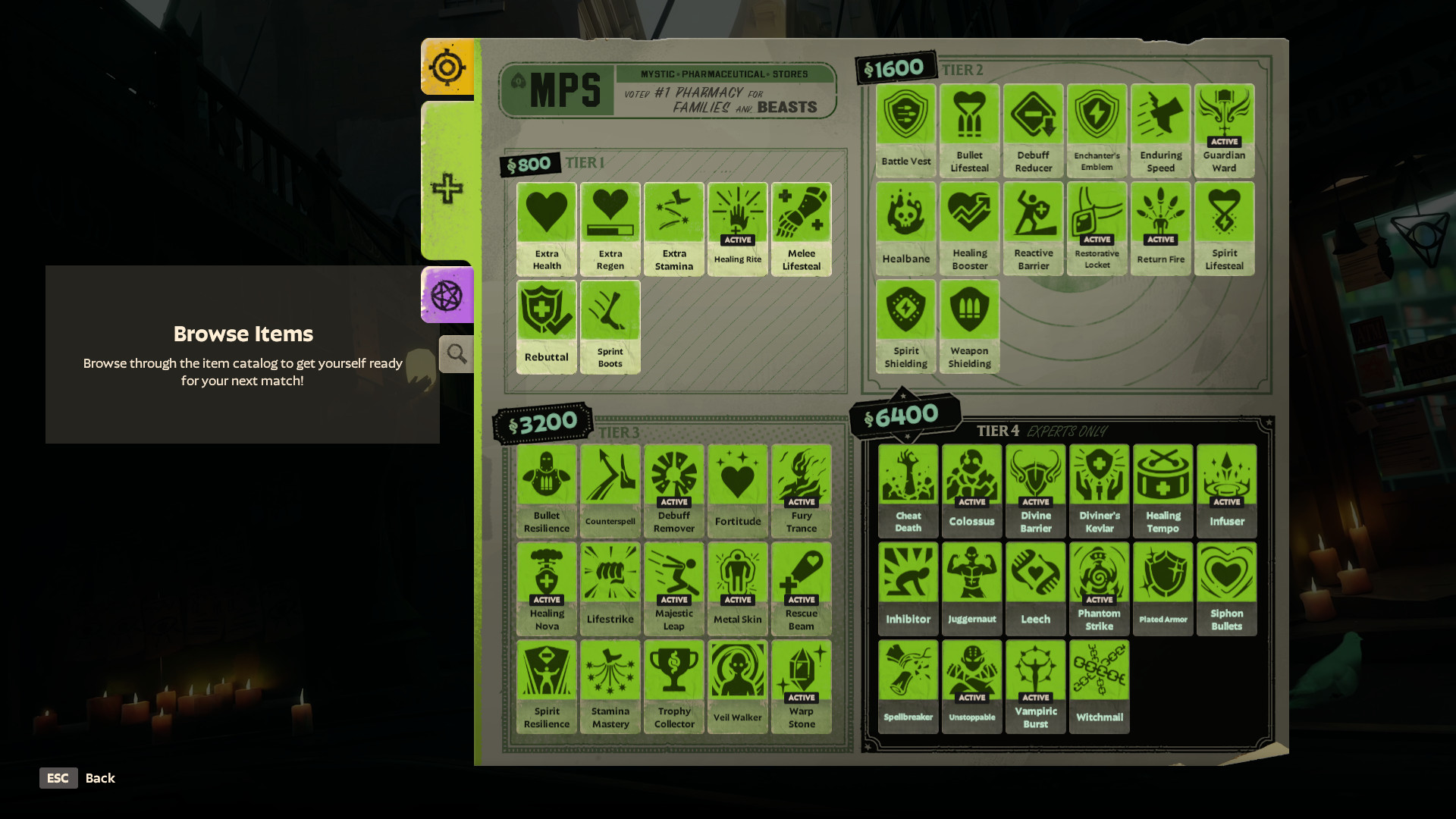Open the item search with the magnifier
Viewport: 1456px width, 819px height.
coord(455,353)
